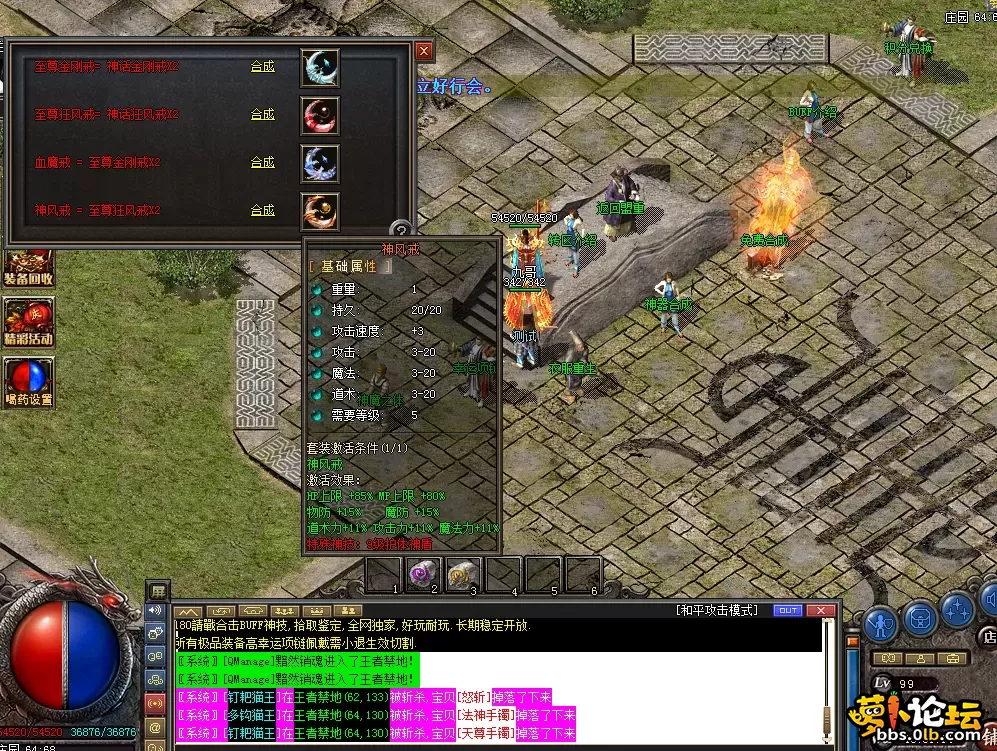This screenshot has width=997, height=751.
Task: Click 合成 for the 血魔戒 recipe
Action: point(262,163)
